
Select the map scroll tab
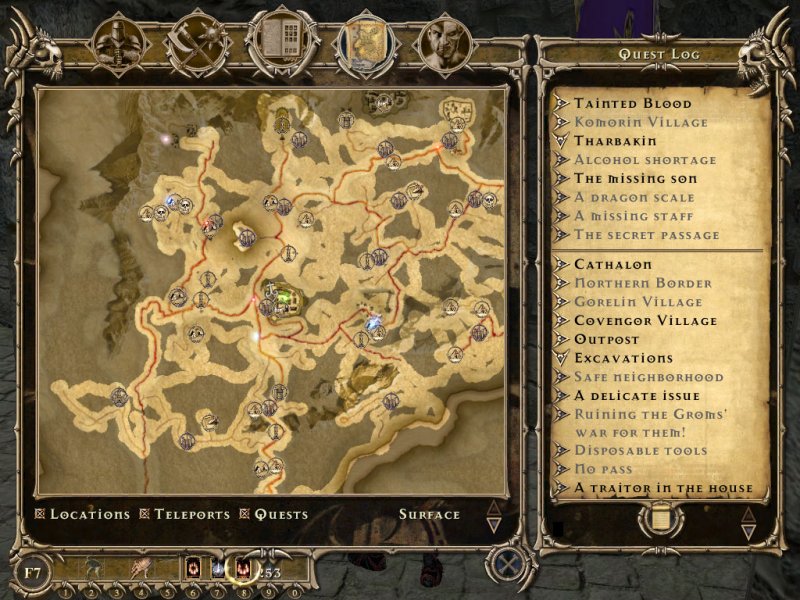(364, 42)
